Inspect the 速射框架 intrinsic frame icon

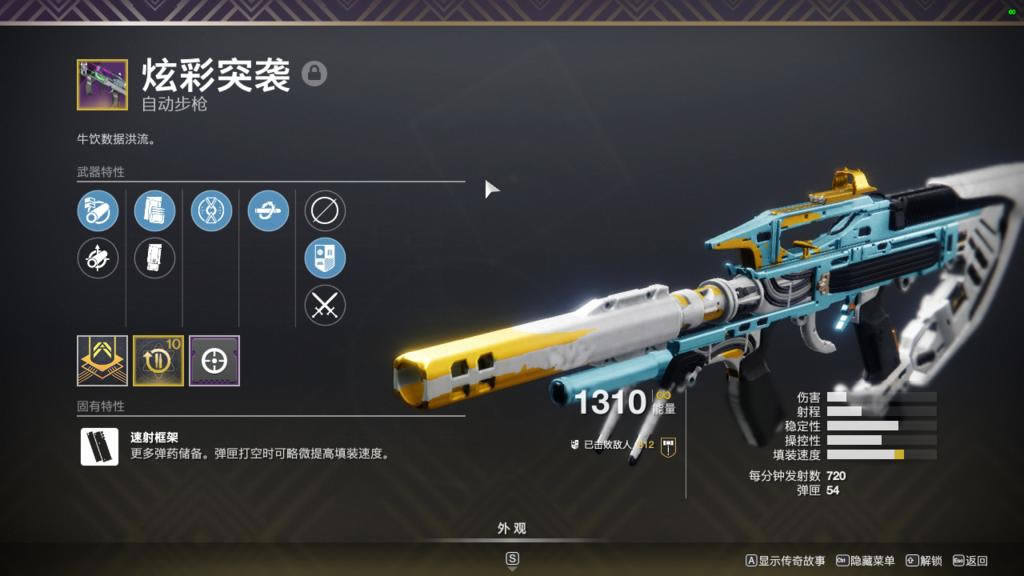(x=100, y=447)
